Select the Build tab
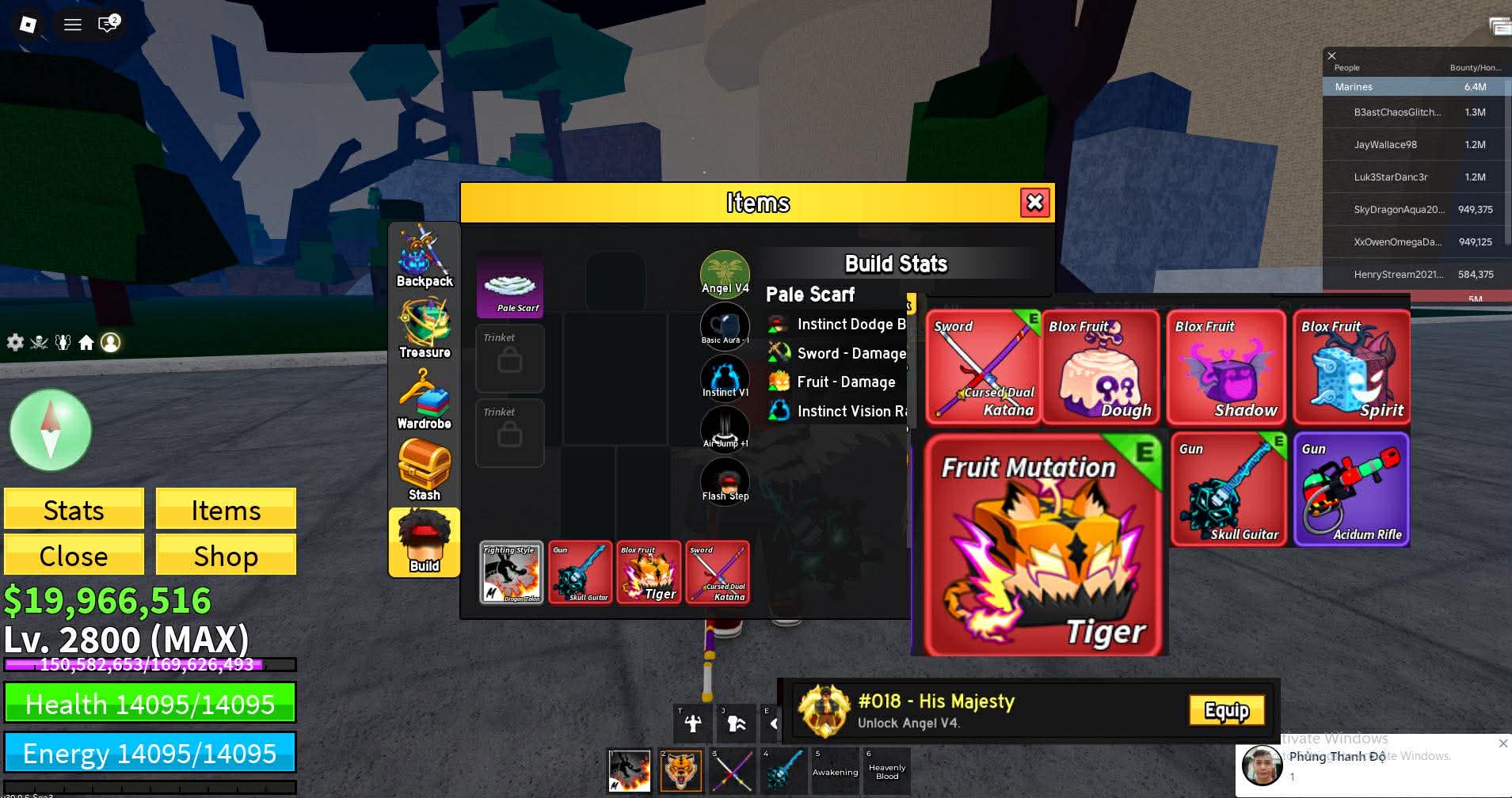 424,542
